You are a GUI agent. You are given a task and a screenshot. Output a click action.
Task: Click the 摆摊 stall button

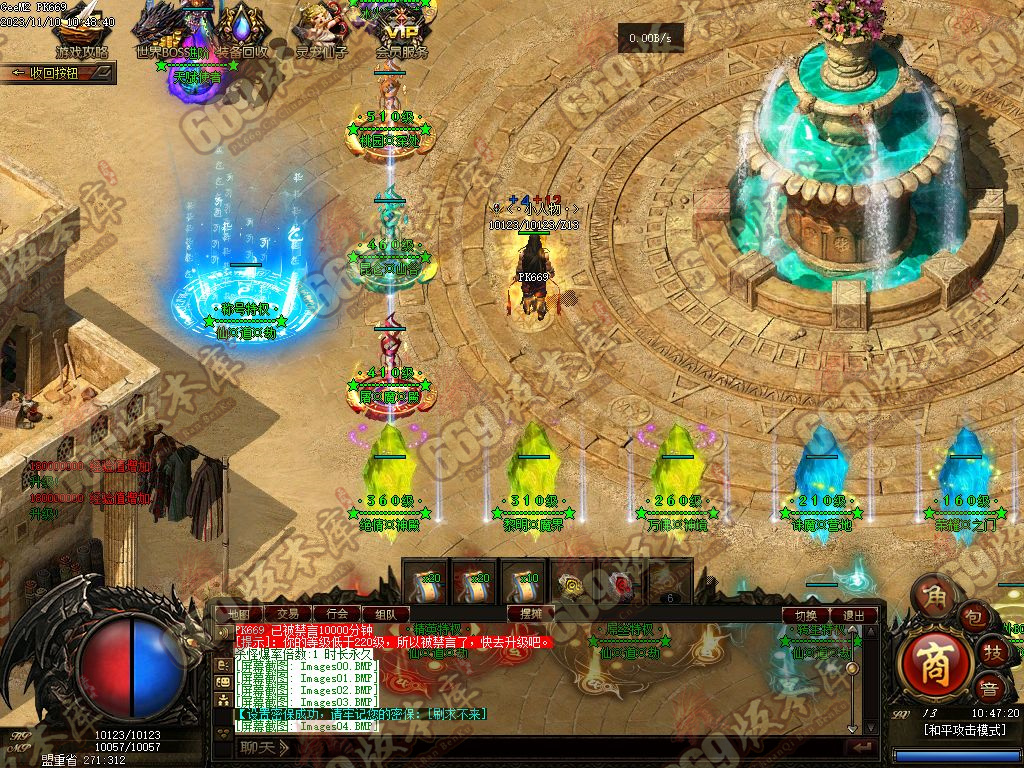531,613
